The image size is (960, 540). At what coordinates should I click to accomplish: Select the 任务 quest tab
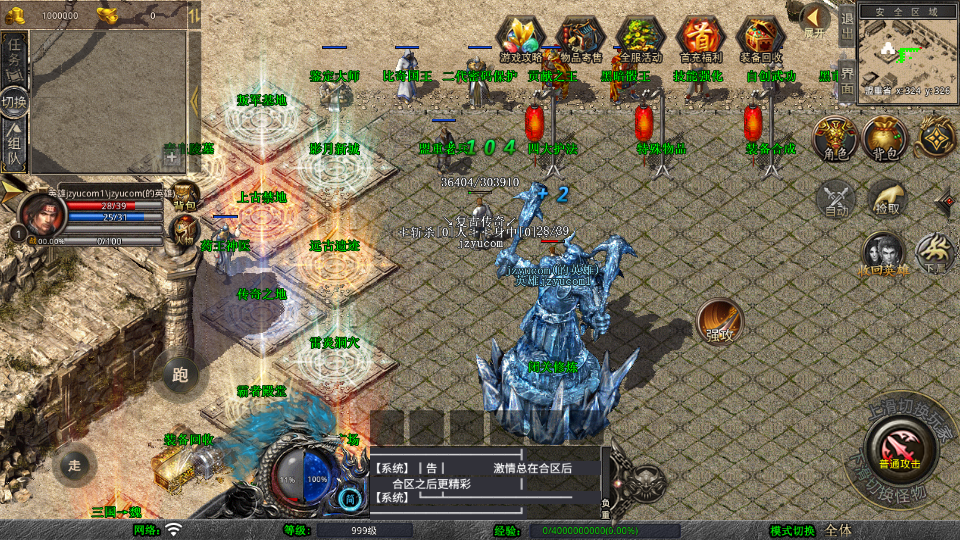(x=14, y=55)
